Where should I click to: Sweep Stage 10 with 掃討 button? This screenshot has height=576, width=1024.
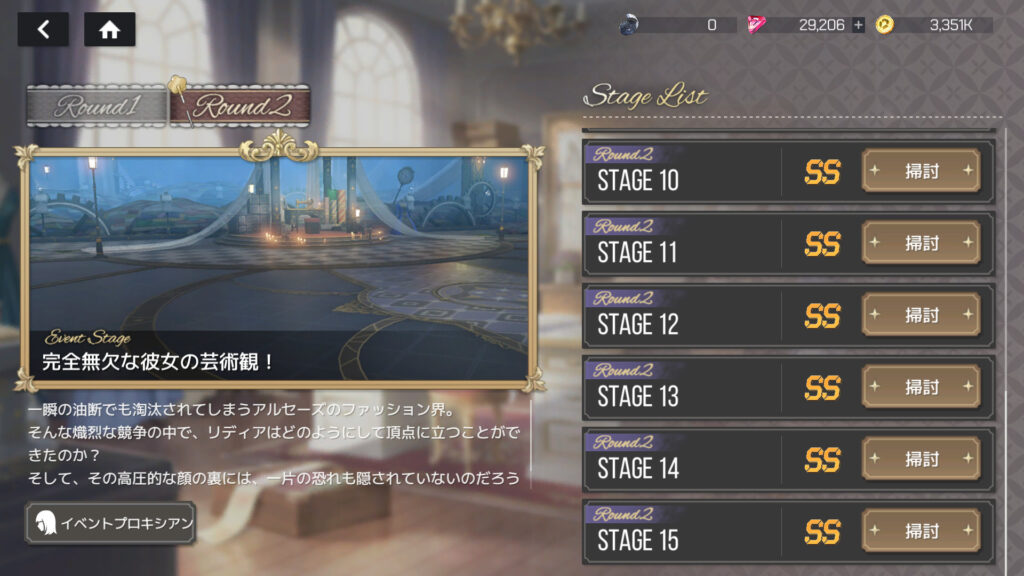tap(921, 171)
